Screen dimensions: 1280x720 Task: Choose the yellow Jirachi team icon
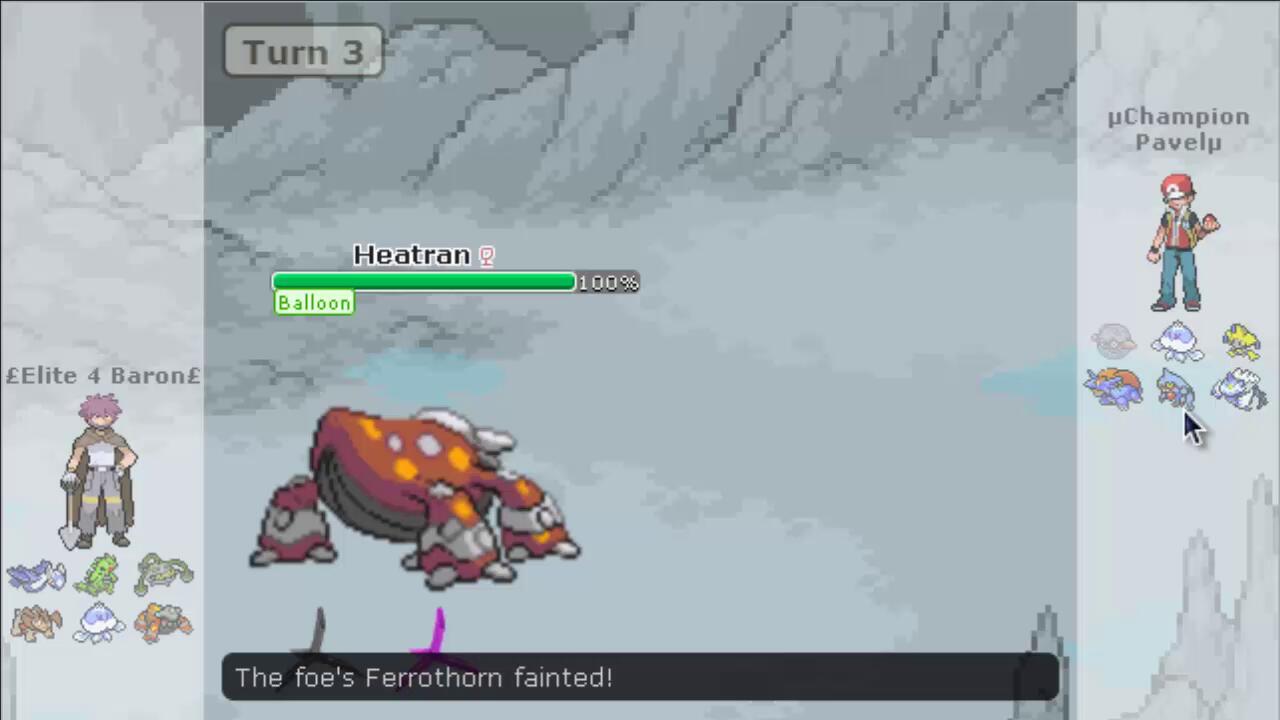tap(1241, 342)
